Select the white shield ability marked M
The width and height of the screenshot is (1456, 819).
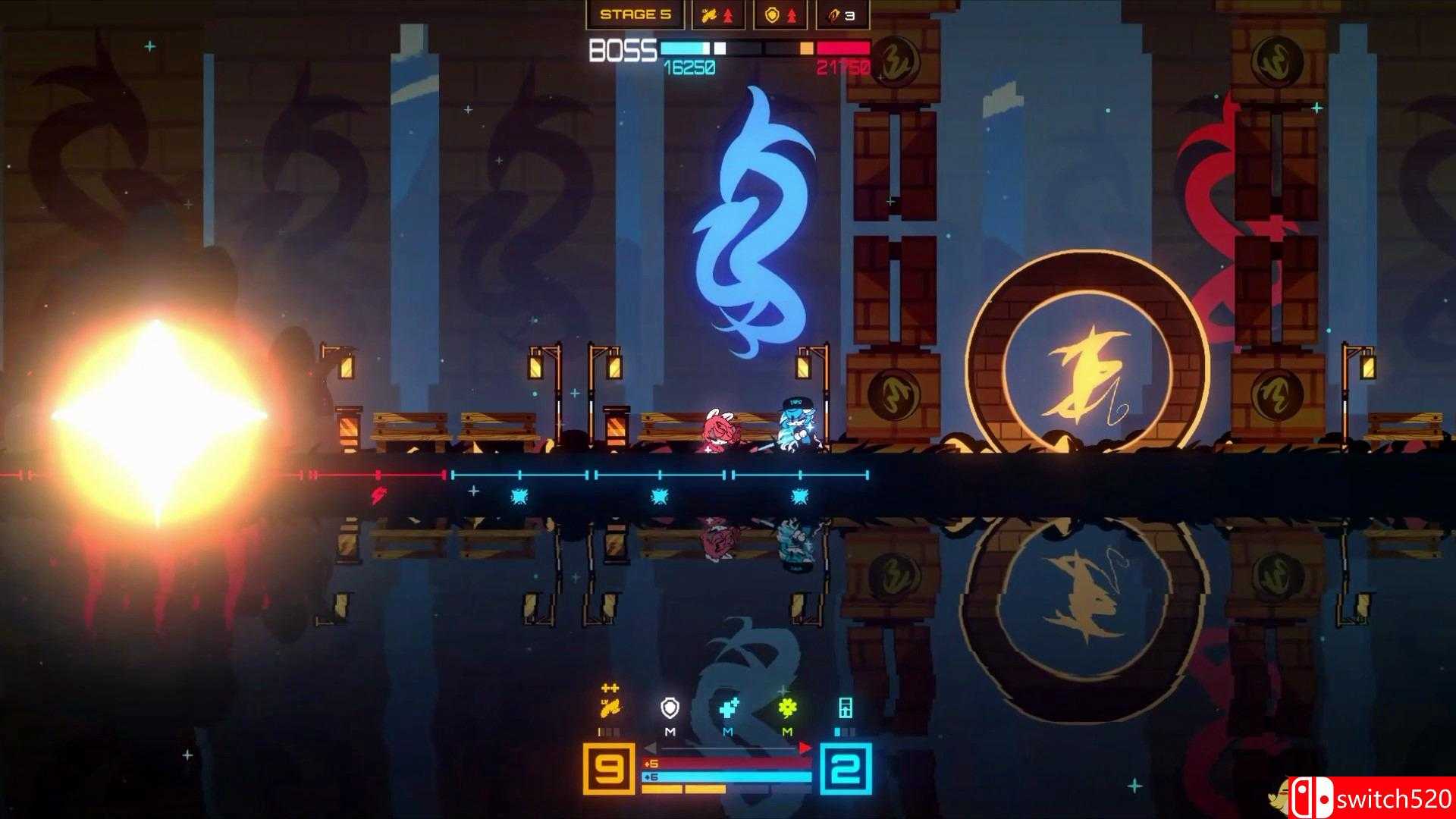point(670,708)
